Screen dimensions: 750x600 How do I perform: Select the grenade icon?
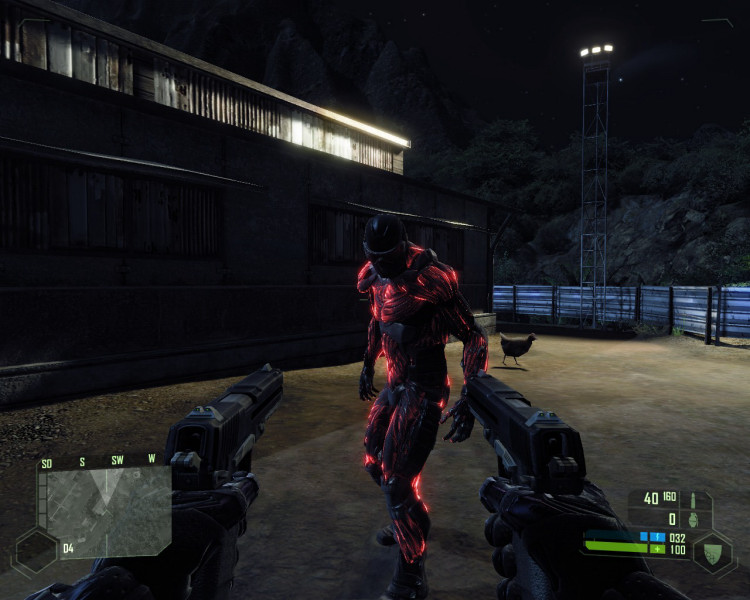pyautogui.click(x=692, y=519)
